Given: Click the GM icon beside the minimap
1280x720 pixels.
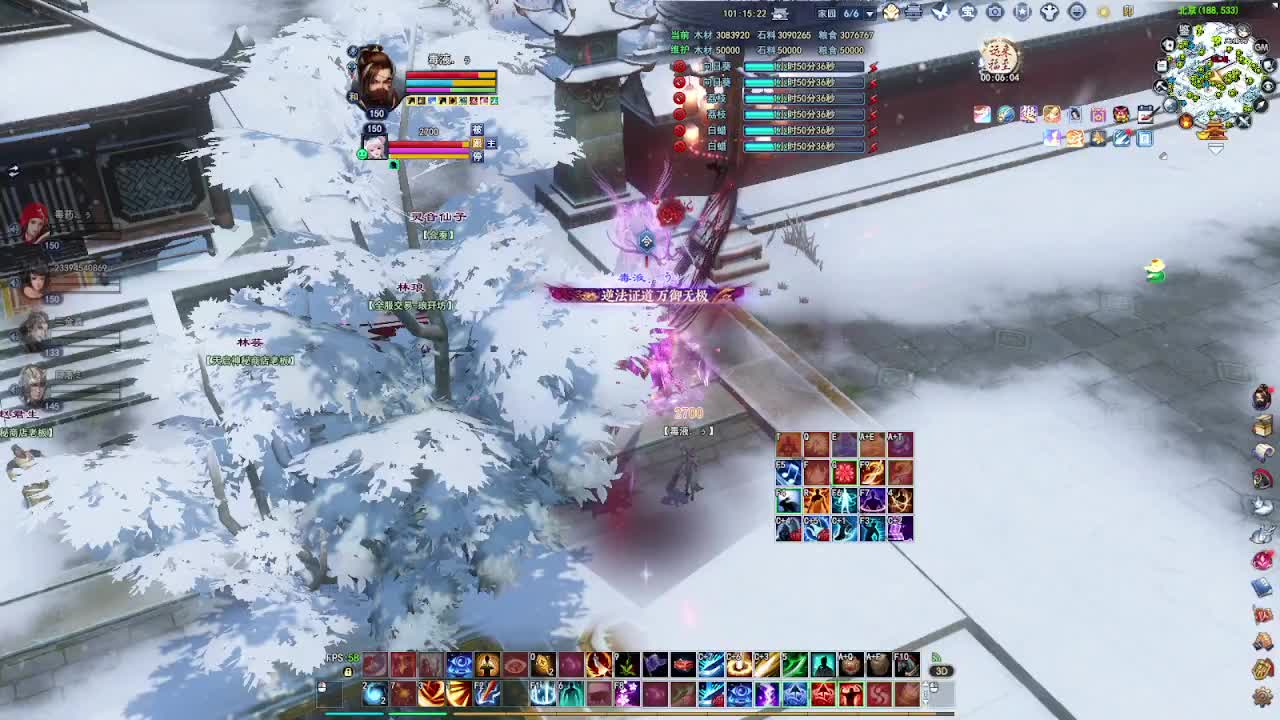Looking at the screenshot, I should pyautogui.click(x=1261, y=47).
